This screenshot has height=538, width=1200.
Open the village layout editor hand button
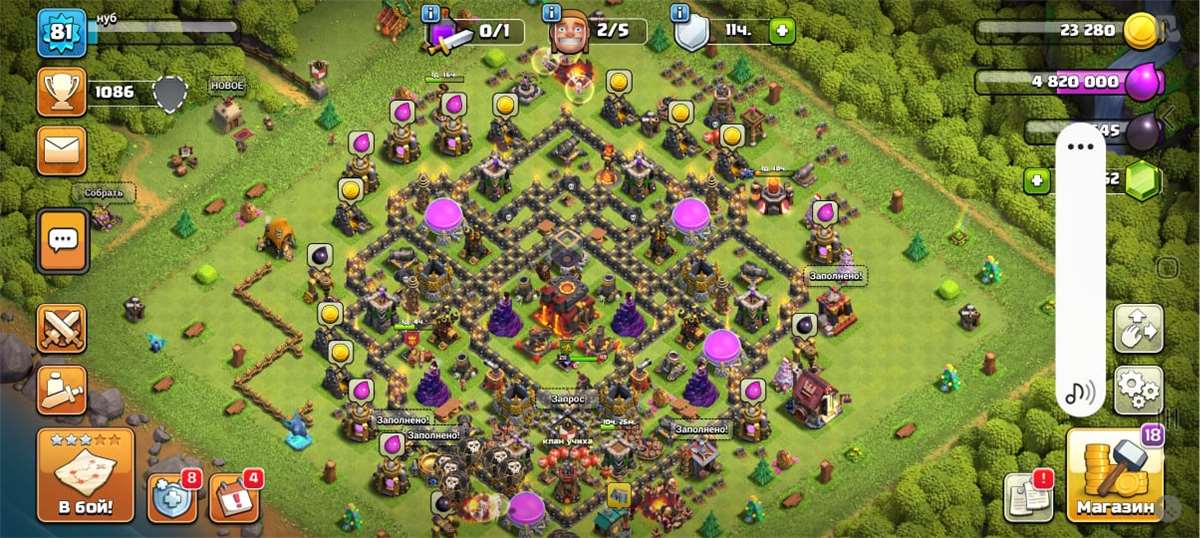[x=1138, y=329]
